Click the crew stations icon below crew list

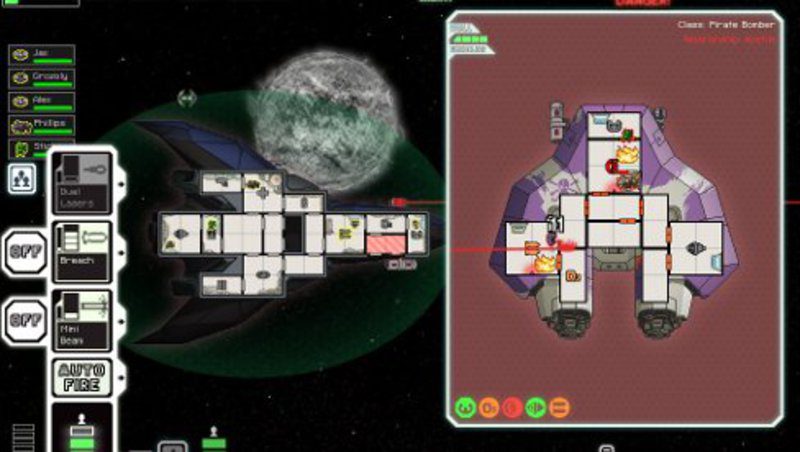click(x=22, y=178)
